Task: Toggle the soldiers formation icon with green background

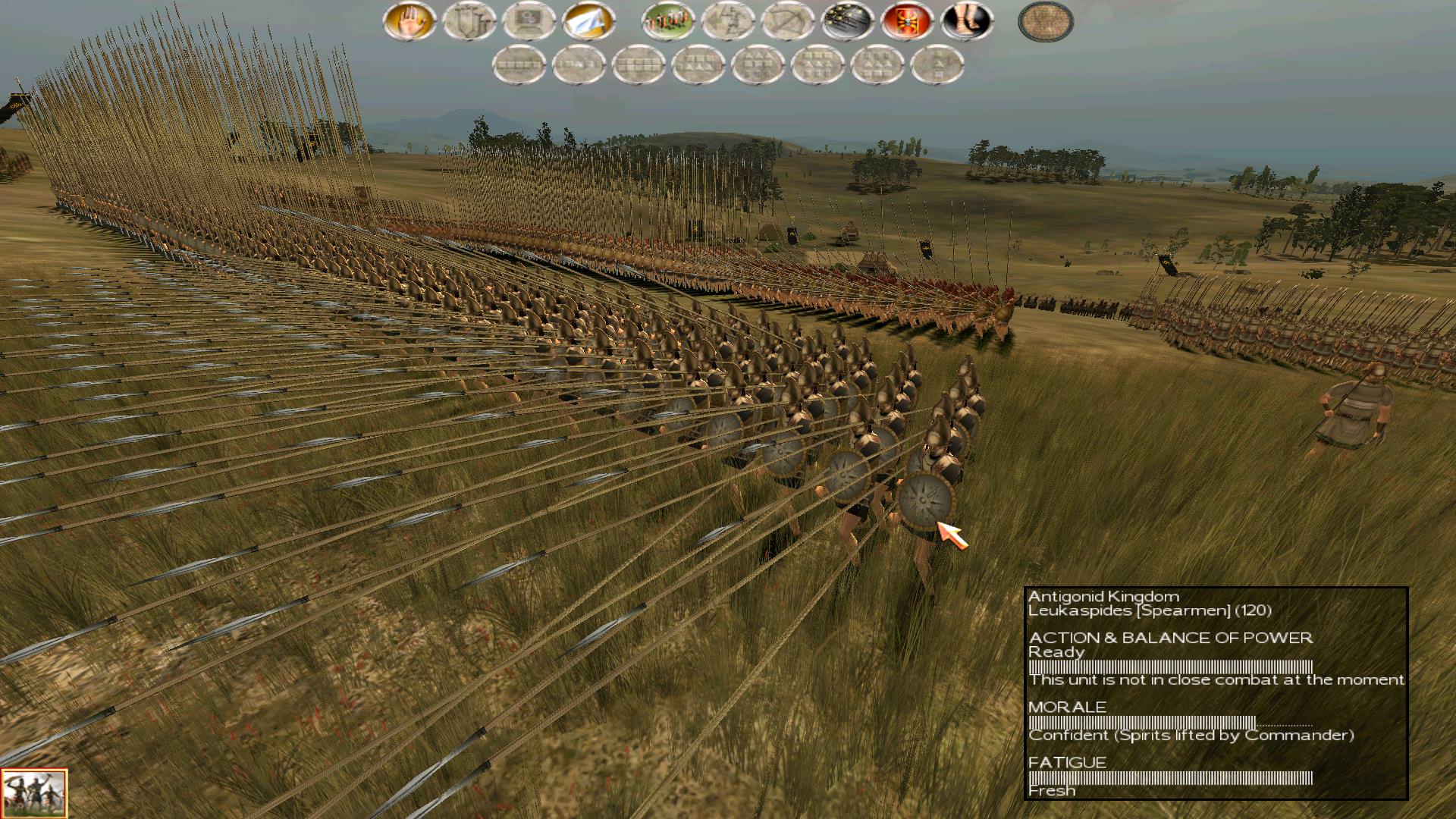Action: click(x=668, y=21)
